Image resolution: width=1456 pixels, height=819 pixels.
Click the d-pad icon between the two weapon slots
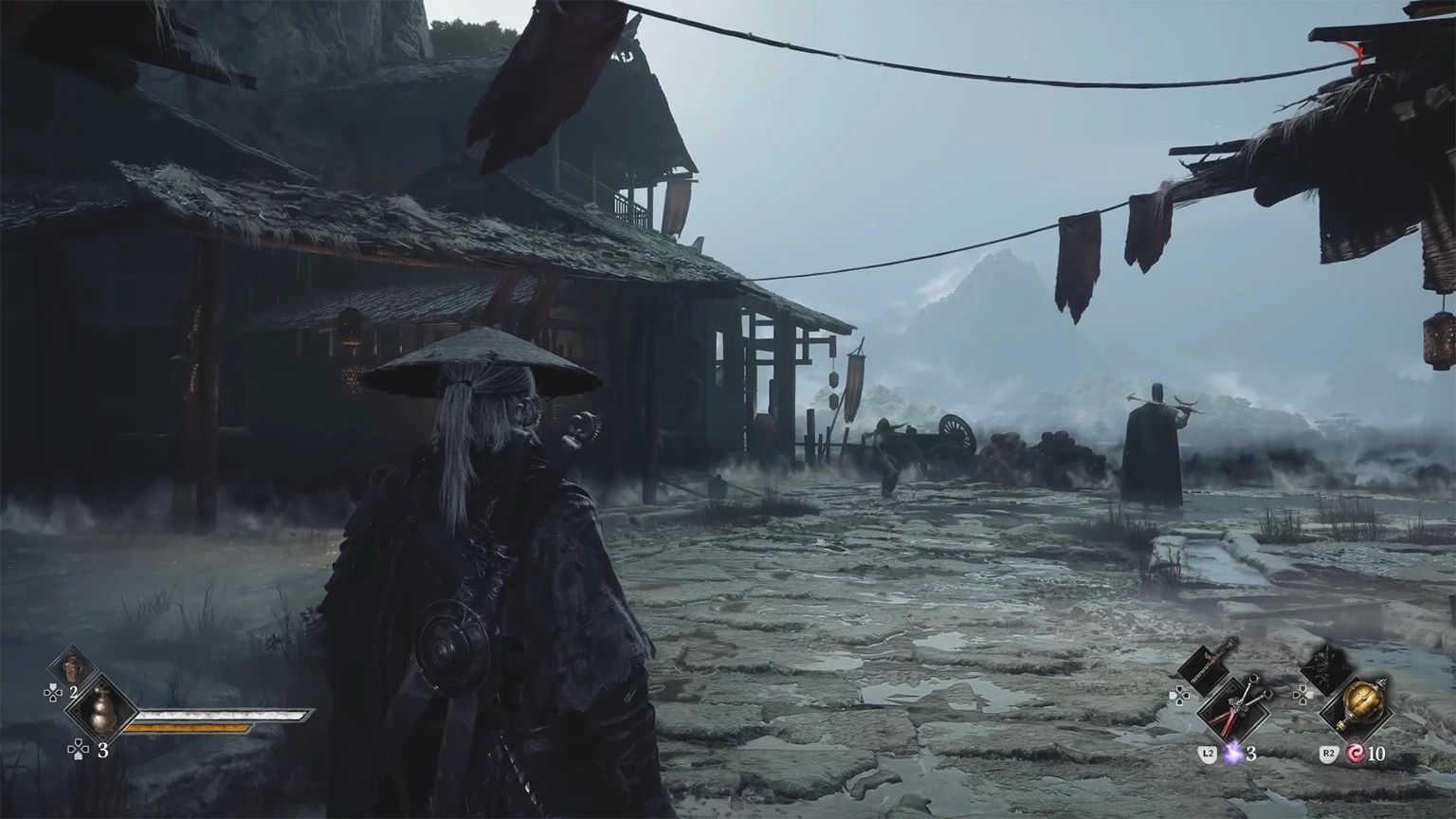(1179, 696)
